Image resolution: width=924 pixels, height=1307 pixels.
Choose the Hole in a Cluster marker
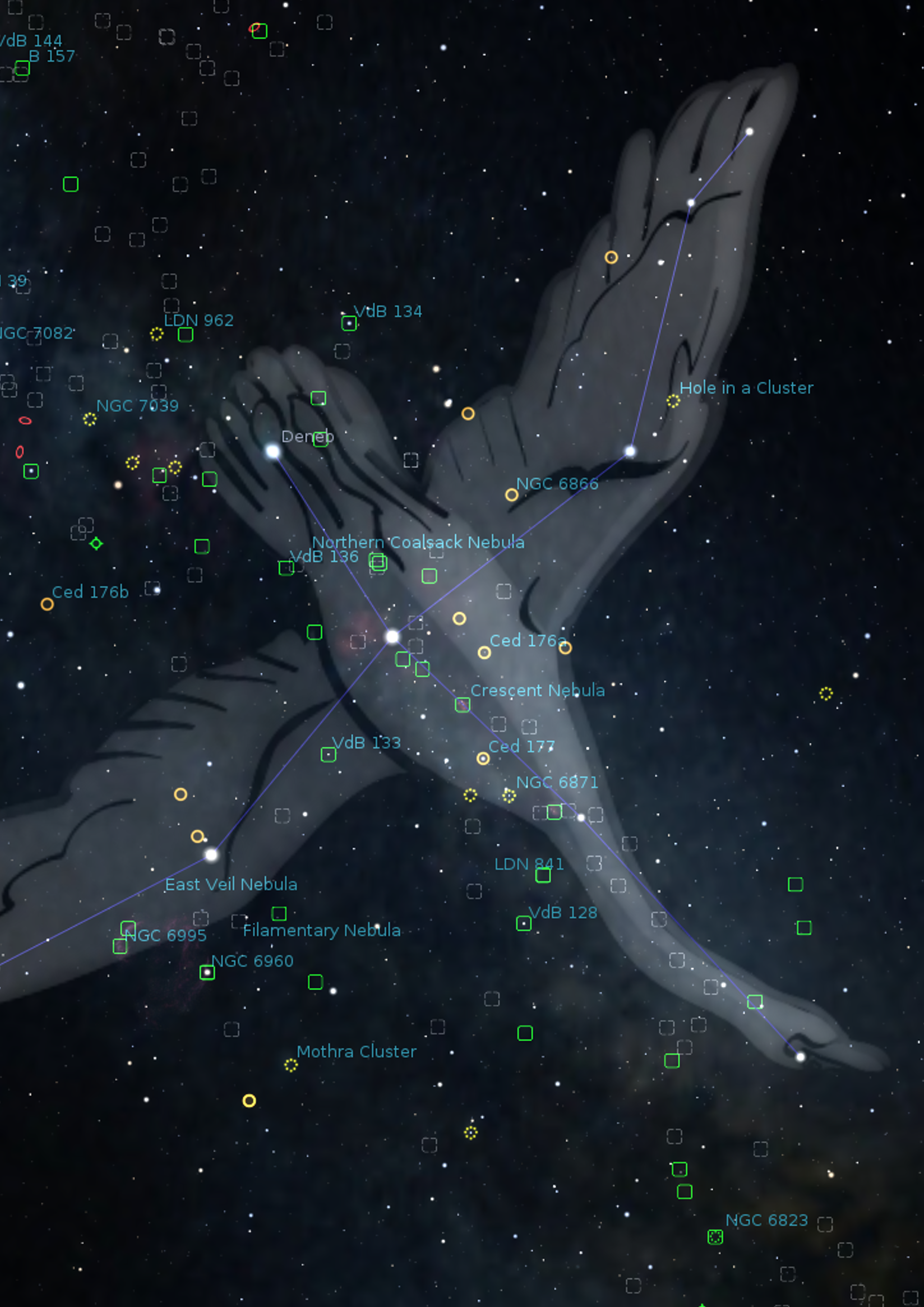point(673,401)
